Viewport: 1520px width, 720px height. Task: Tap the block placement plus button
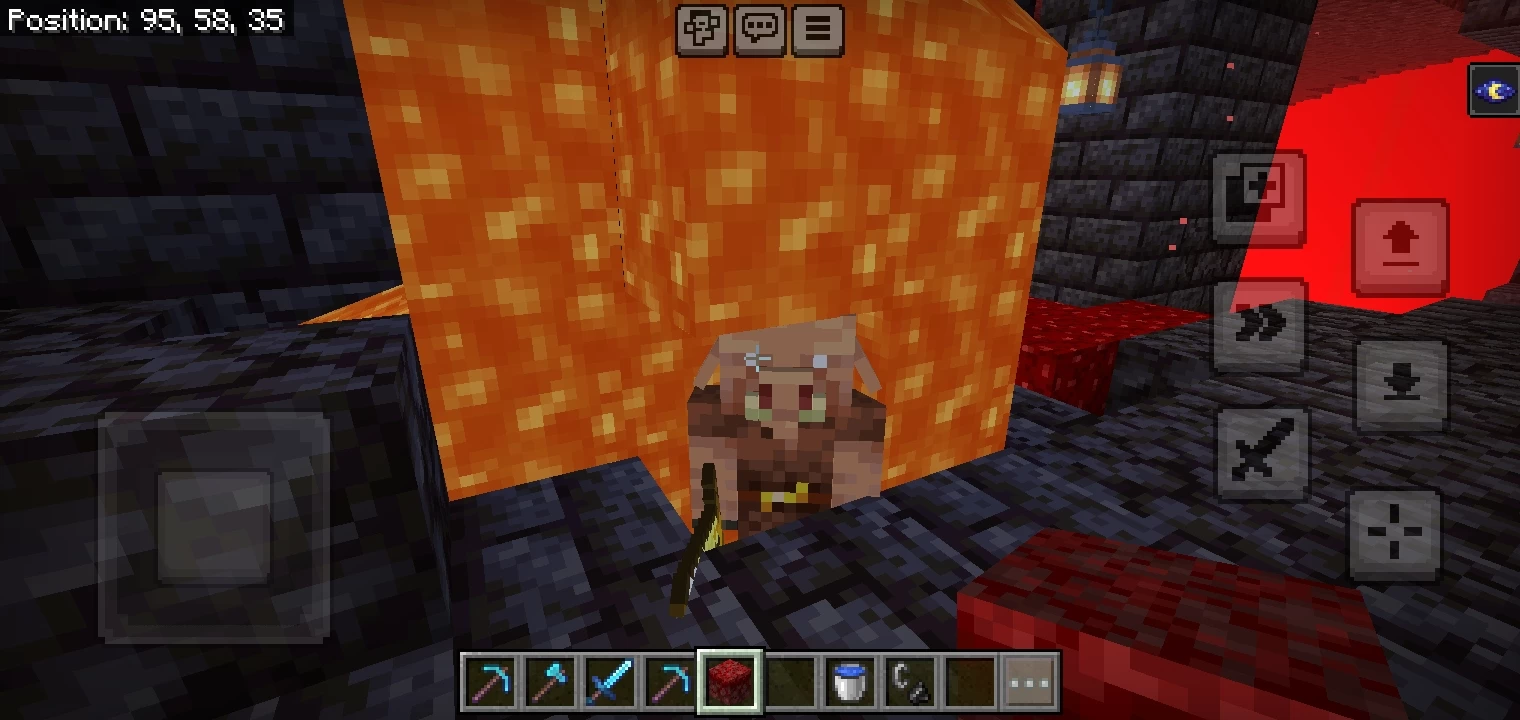[x=1258, y=196]
